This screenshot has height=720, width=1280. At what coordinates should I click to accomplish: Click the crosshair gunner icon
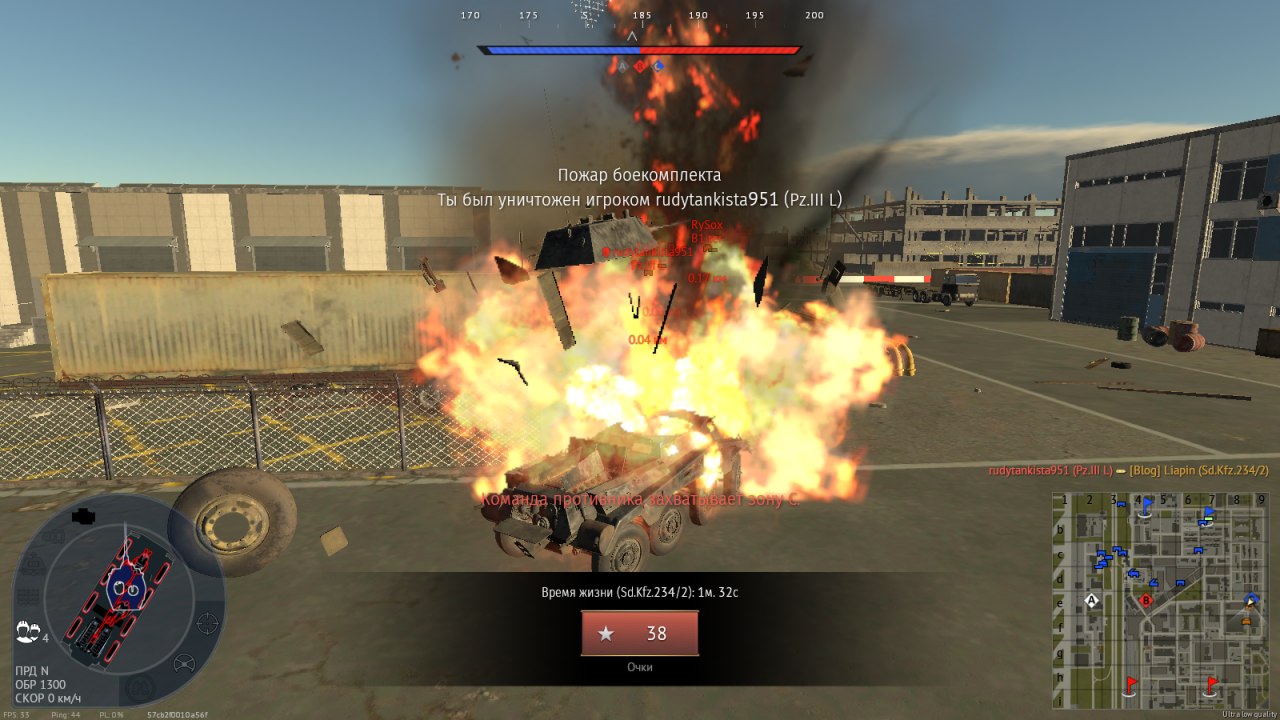[207, 623]
